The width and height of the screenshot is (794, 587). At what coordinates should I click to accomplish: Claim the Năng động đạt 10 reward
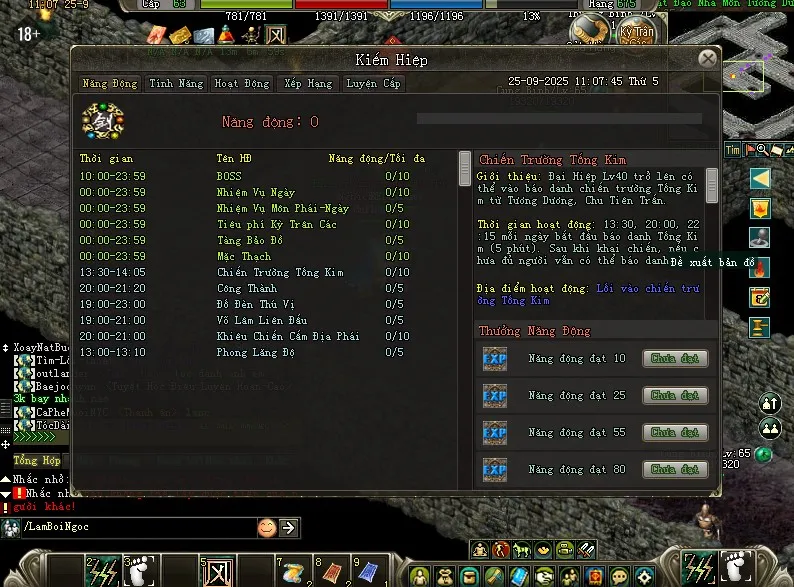[x=675, y=359]
